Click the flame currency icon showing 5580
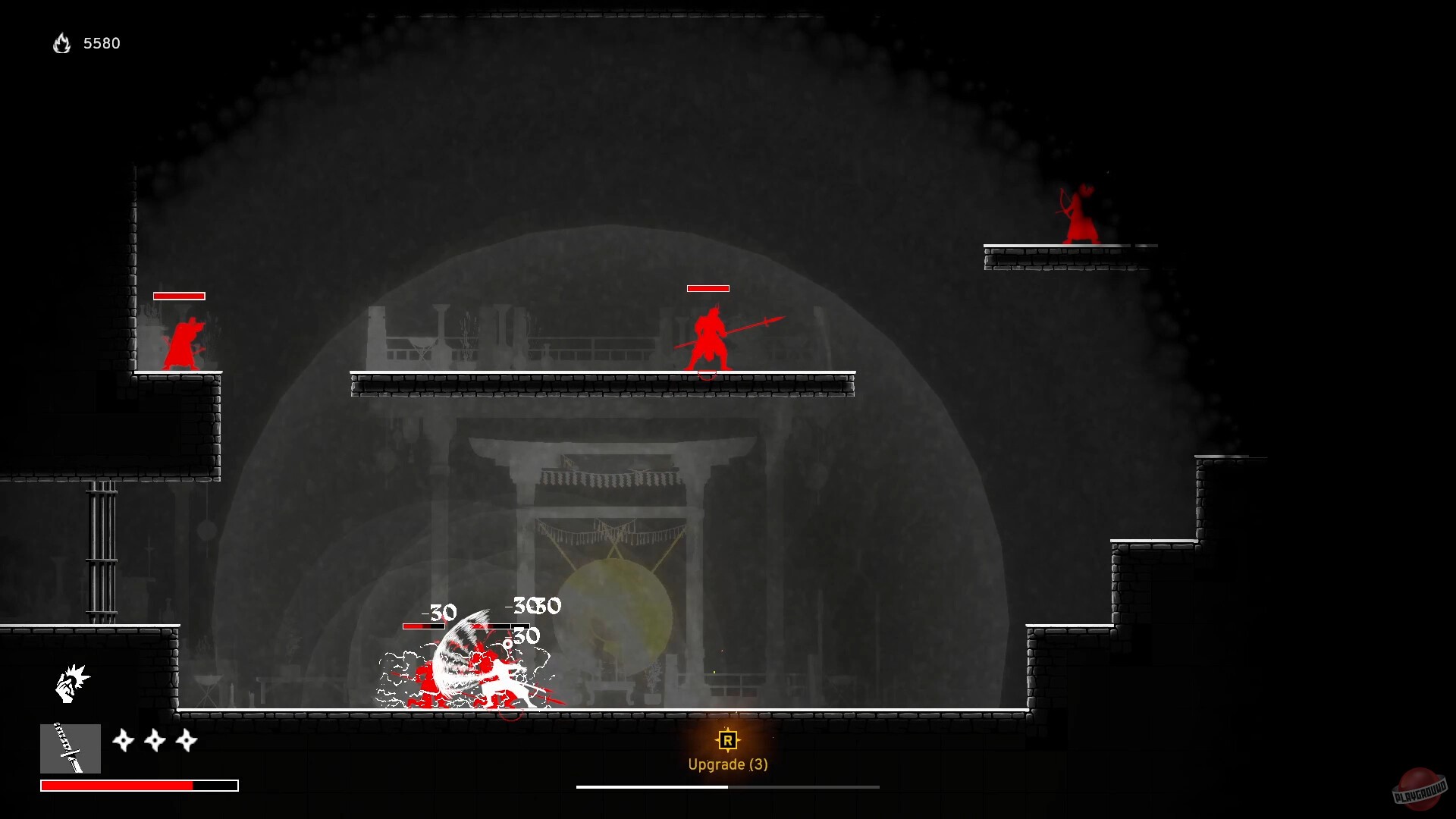 (x=61, y=43)
